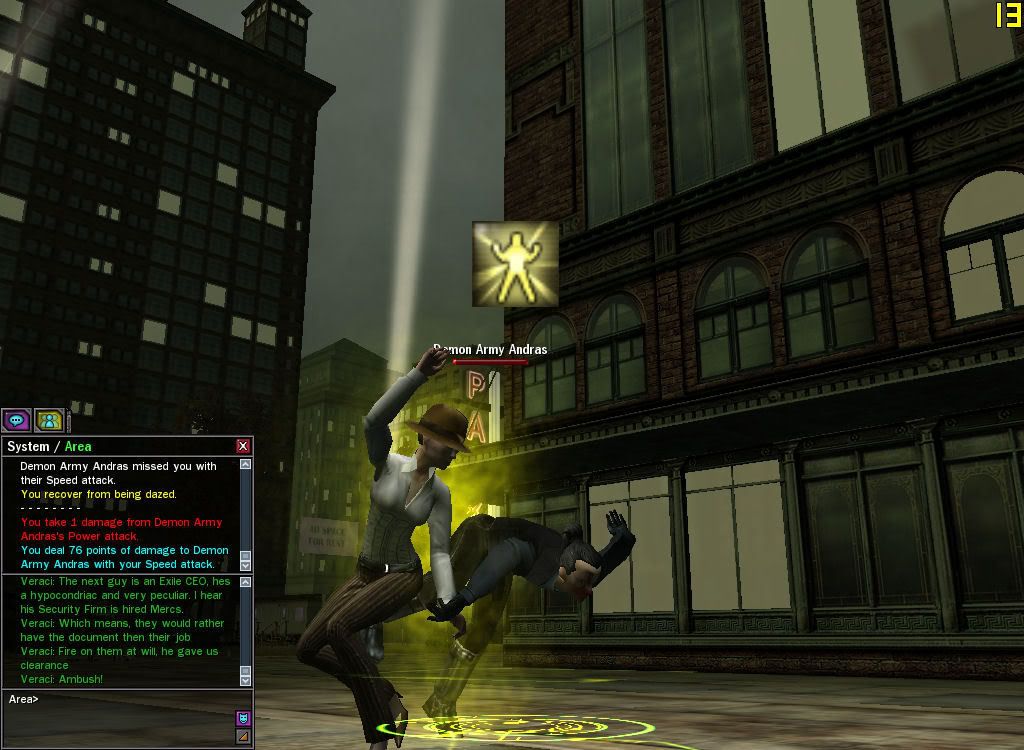This screenshot has height=750, width=1024.
Task: Click the Area chat scroll-up arrow
Action: point(246,582)
